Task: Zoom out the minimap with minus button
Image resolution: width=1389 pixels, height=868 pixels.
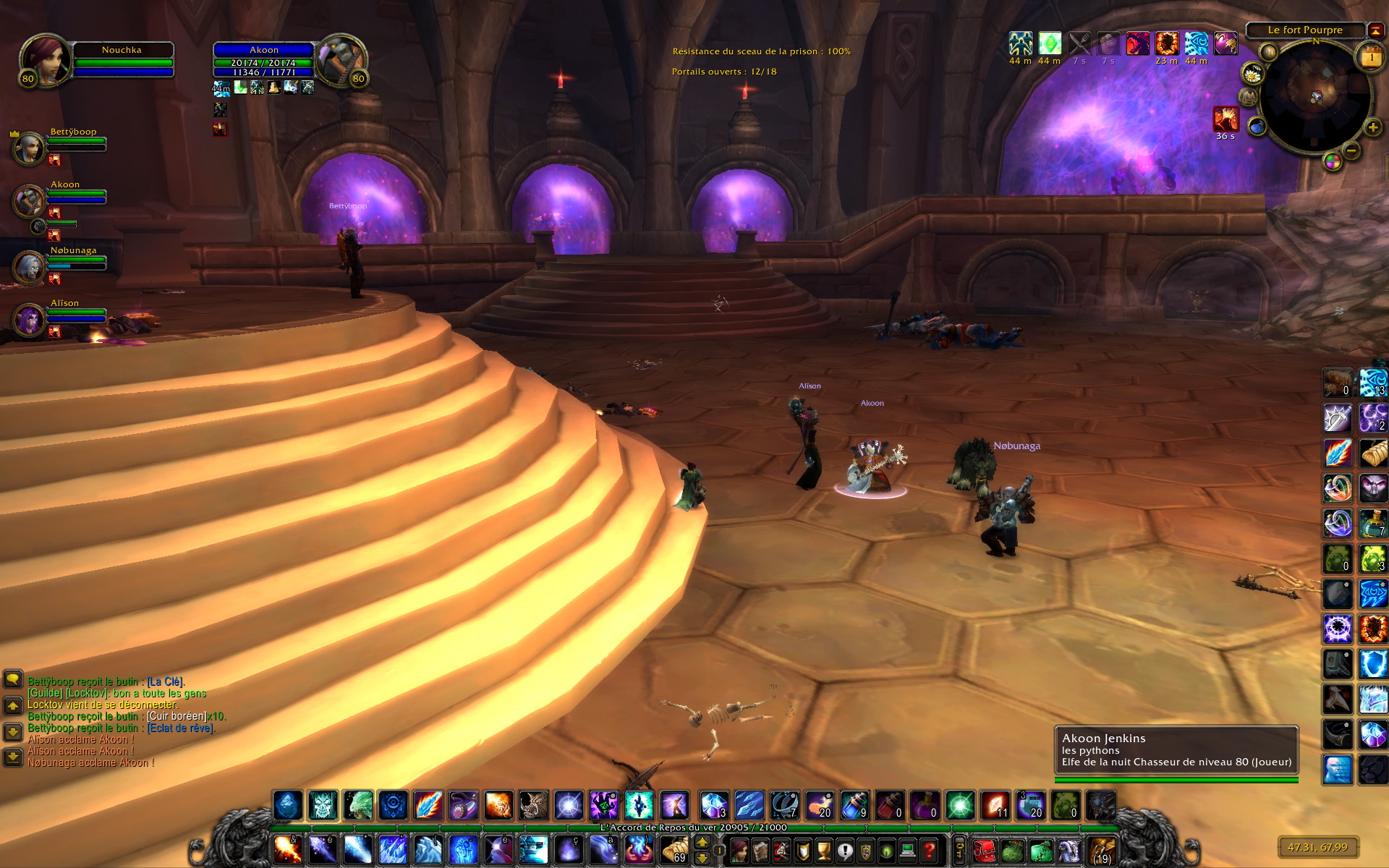Action: pos(1351,150)
